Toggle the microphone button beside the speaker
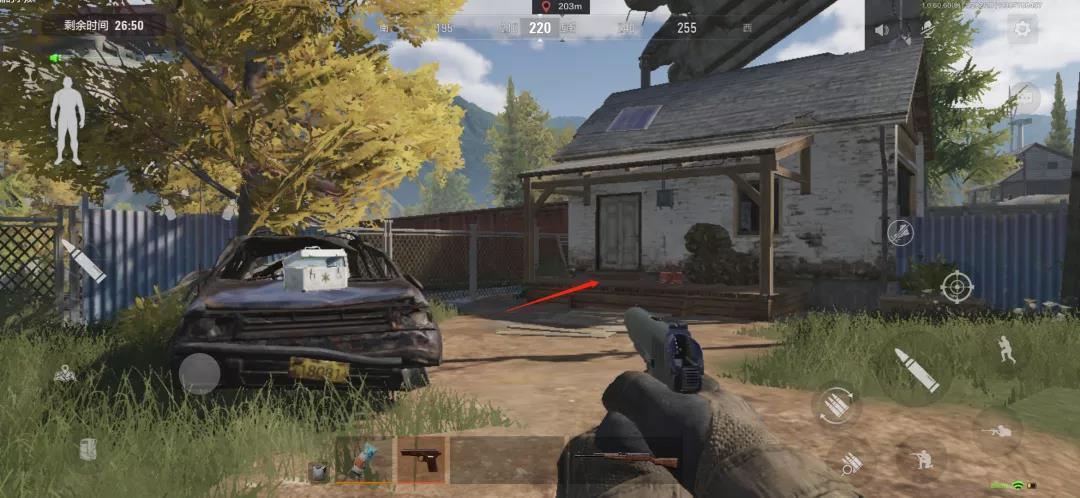The width and height of the screenshot is (1080, 498). click(928, 30)
